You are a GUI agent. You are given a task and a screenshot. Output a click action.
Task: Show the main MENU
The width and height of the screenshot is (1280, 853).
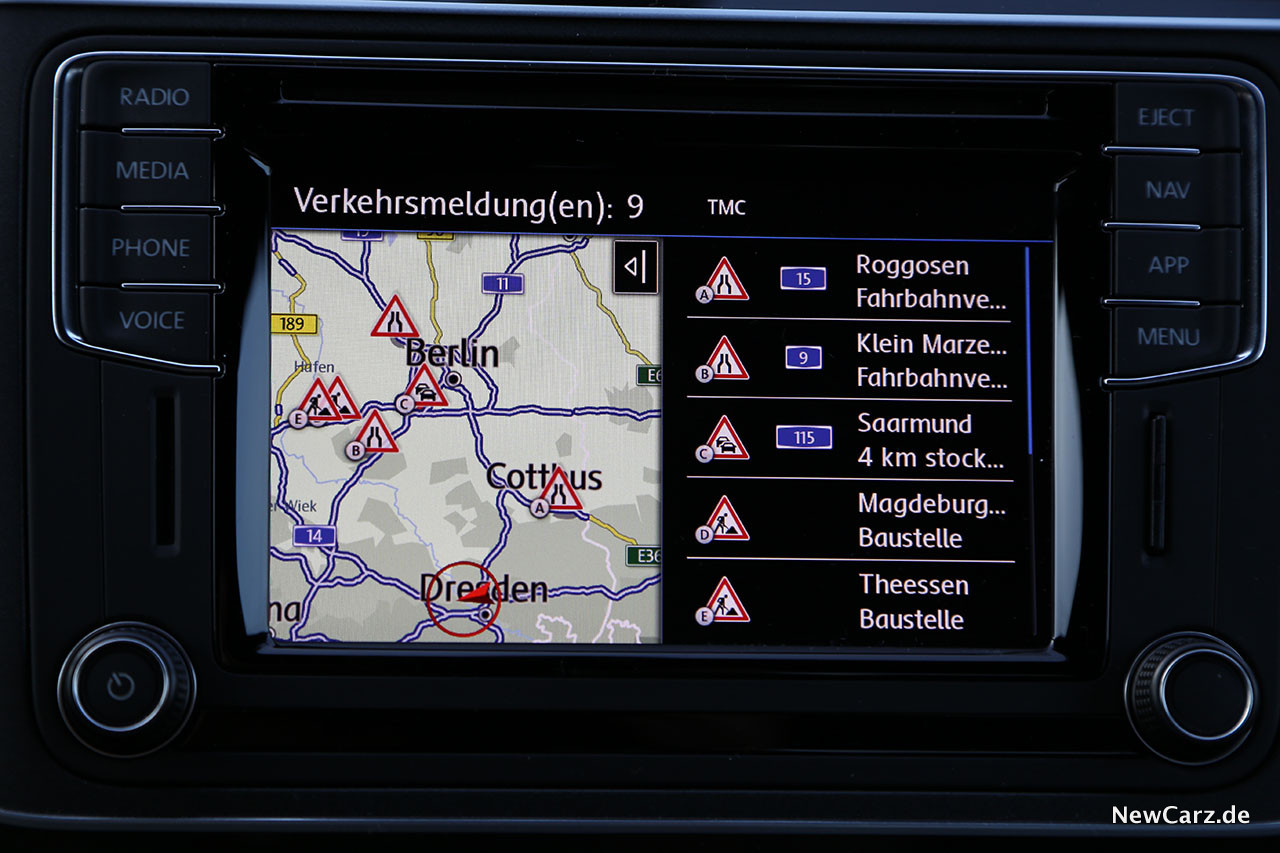click(1167, 337)
